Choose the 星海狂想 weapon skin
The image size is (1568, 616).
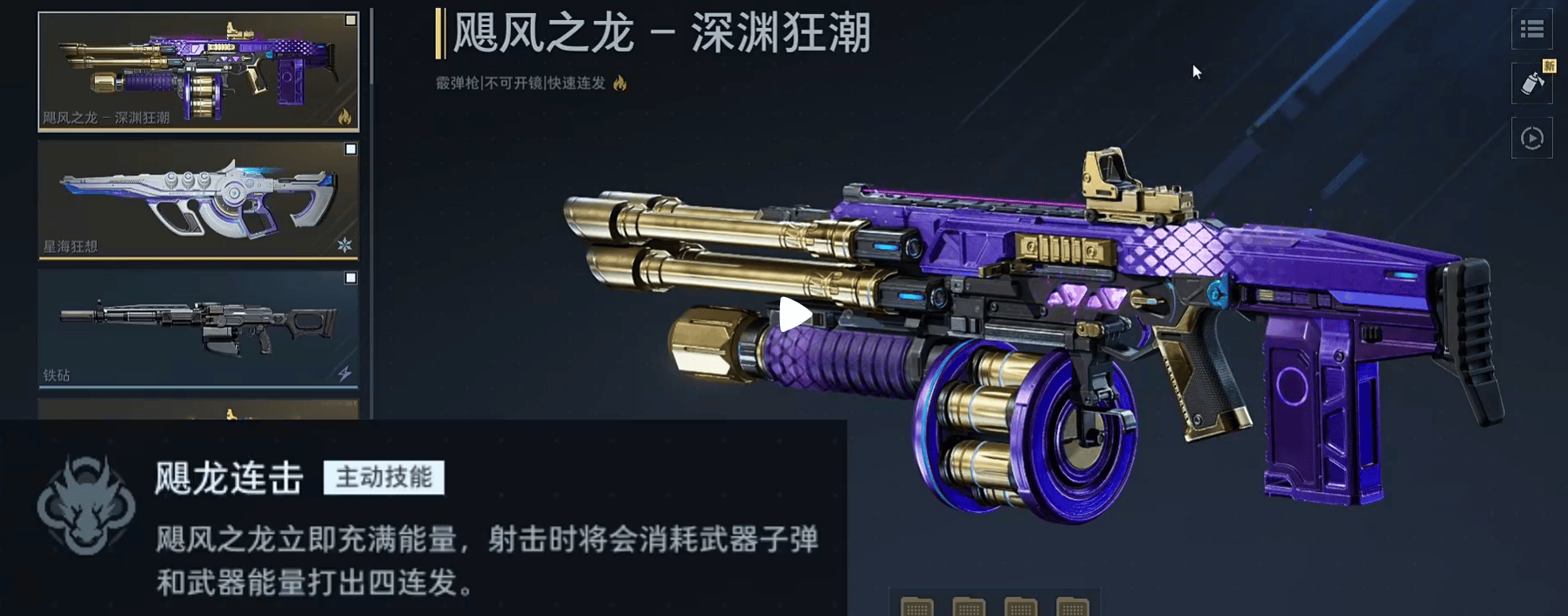197,200
